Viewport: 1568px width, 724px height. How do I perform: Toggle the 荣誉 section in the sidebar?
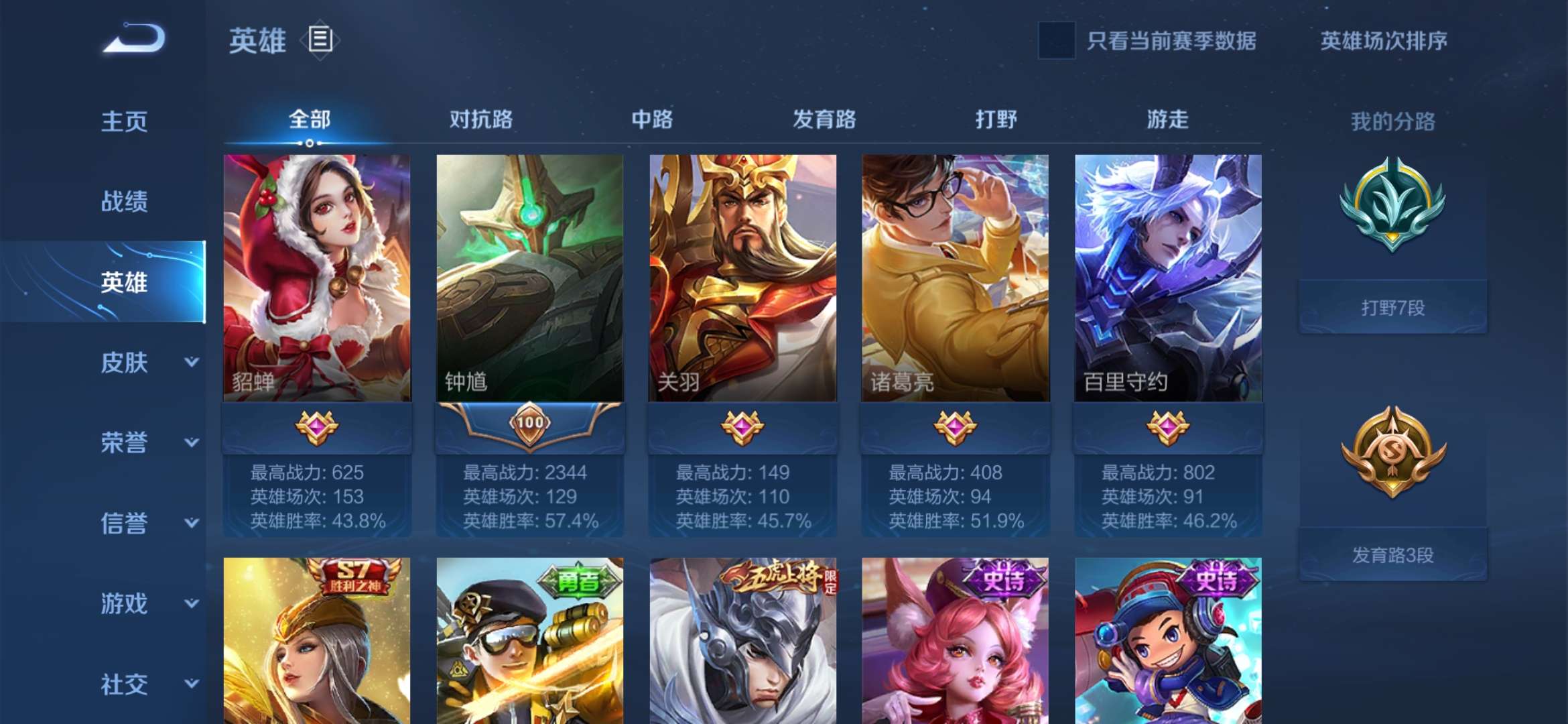click(123, 442)
